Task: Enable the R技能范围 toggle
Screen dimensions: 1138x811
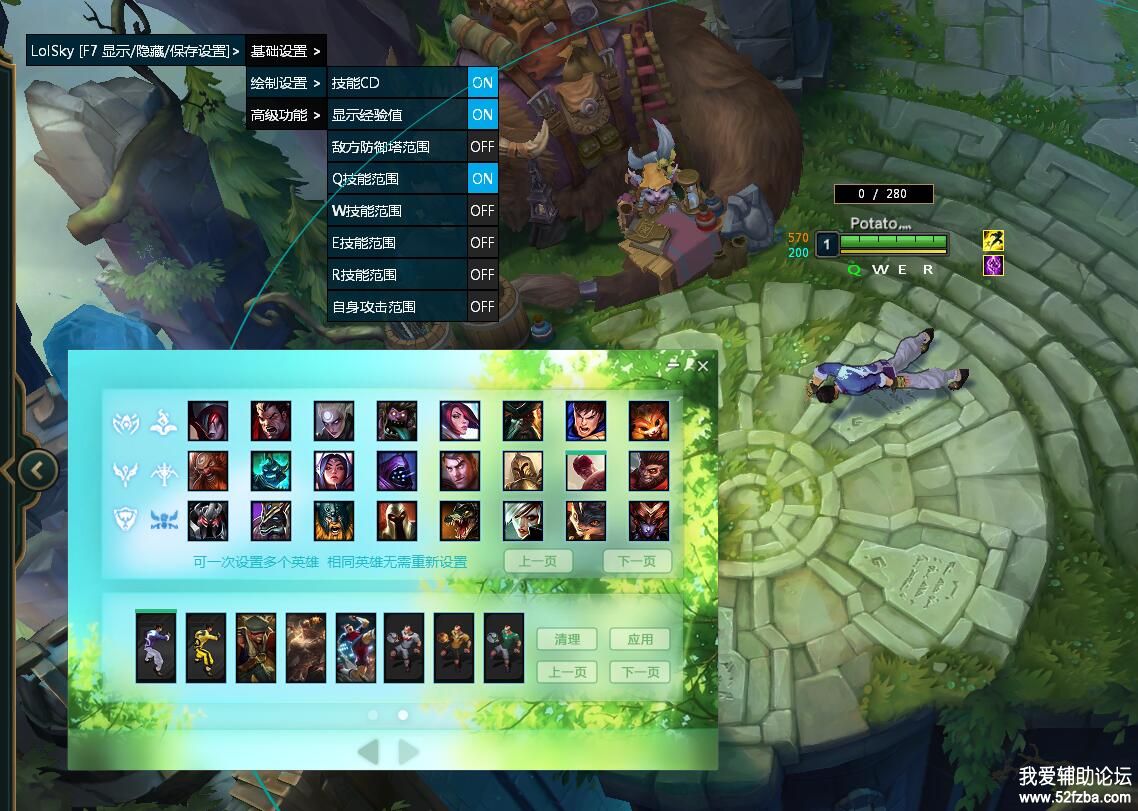Action: [482, 275]
